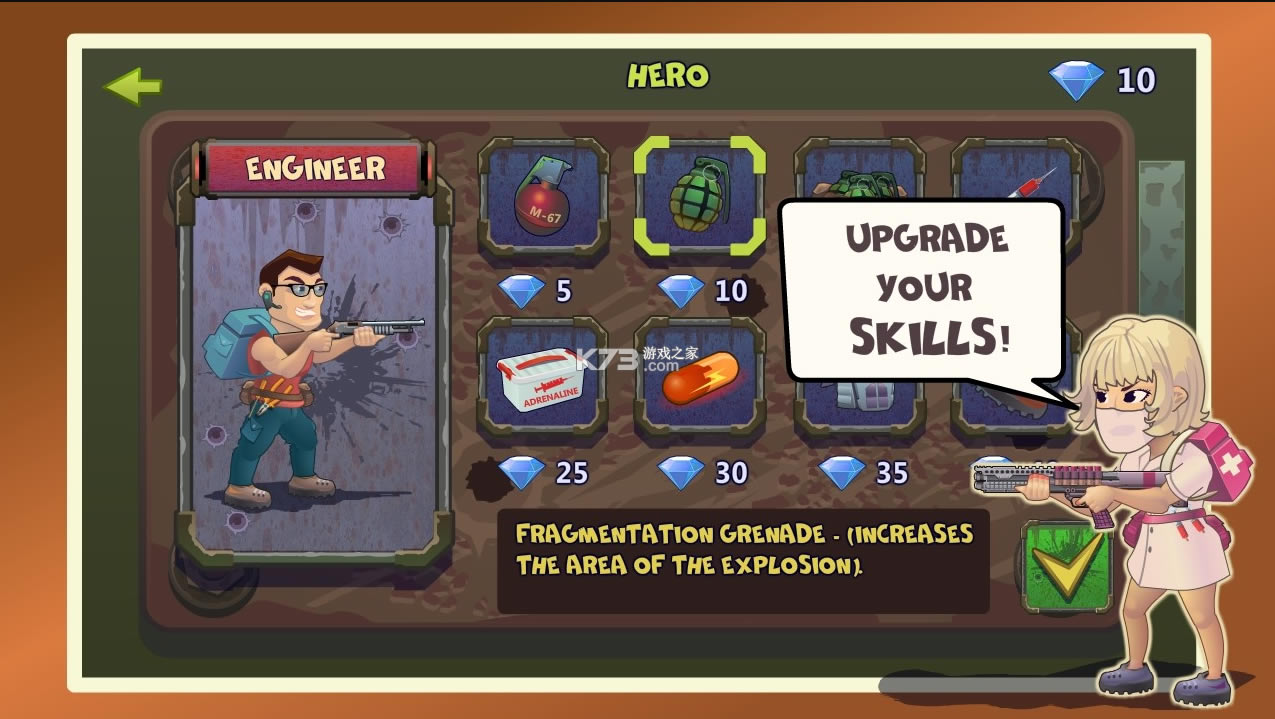This screenshot has width=1275, height=719.
Task: Select the orange capsule pill skill
Action: [700, 377]
